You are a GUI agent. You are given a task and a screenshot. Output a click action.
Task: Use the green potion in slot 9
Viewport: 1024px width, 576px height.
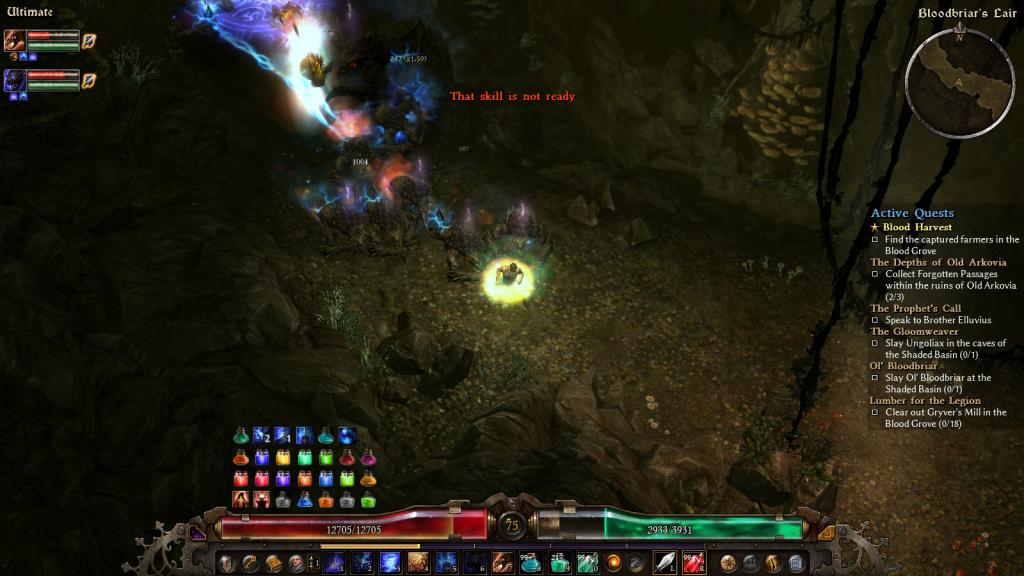pyautogui.click(x=559, y=562)
